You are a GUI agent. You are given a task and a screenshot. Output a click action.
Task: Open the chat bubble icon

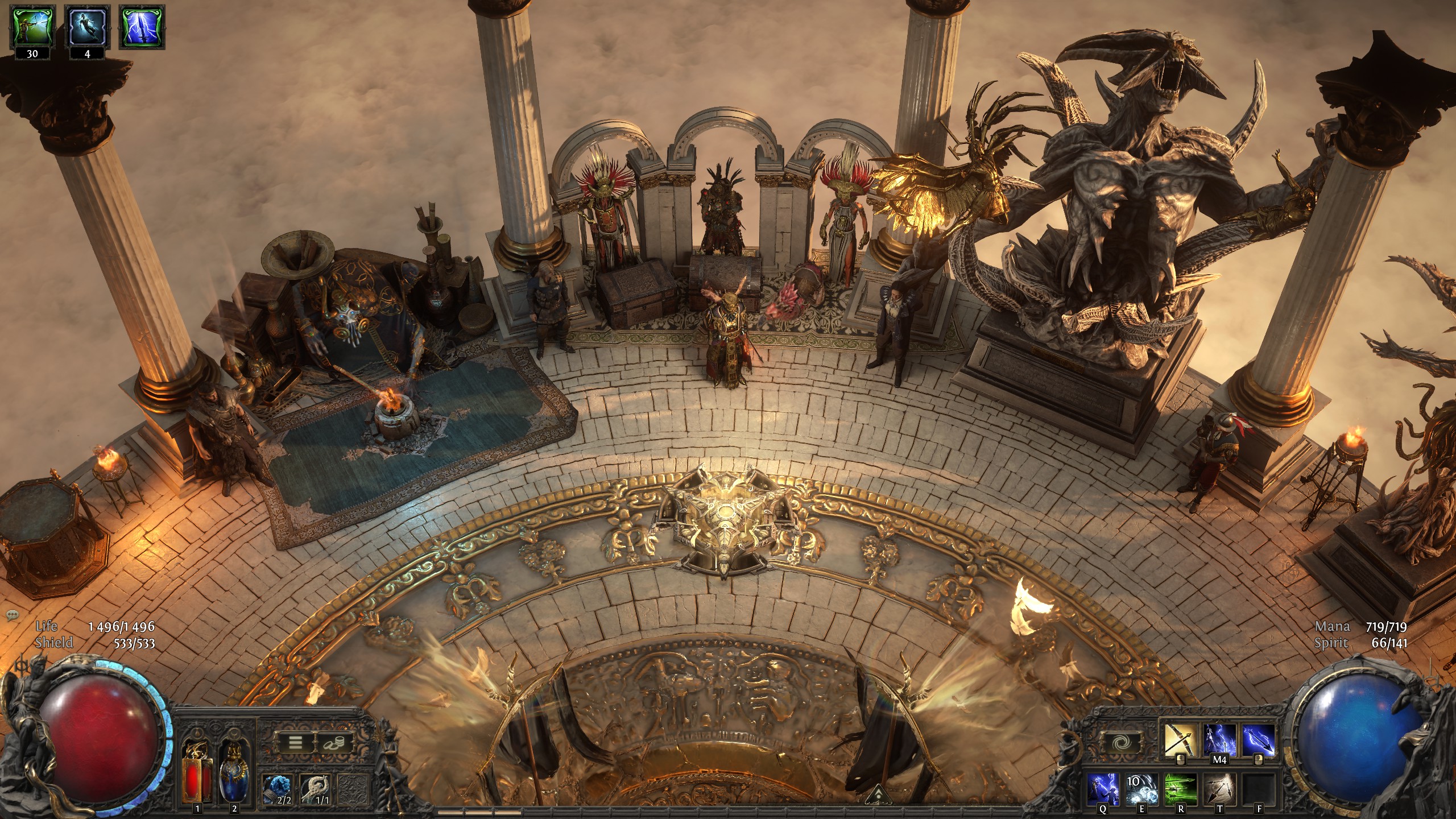pyautogui.click(x=13, y=615)
